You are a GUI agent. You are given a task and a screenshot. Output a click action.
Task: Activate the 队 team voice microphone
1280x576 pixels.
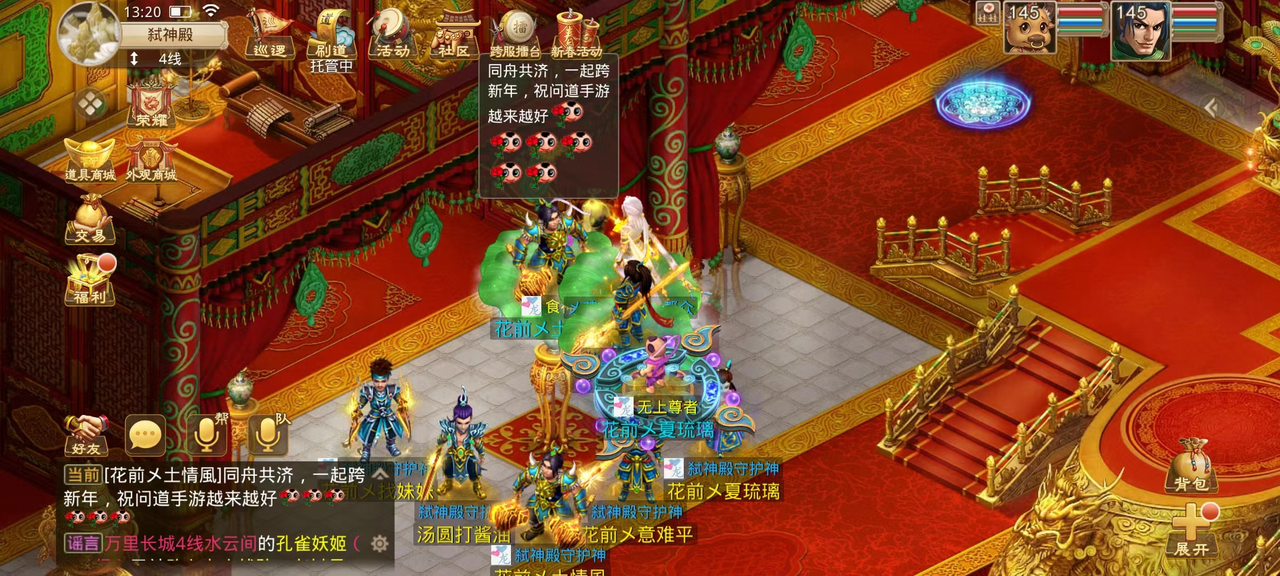coord(266,433)
